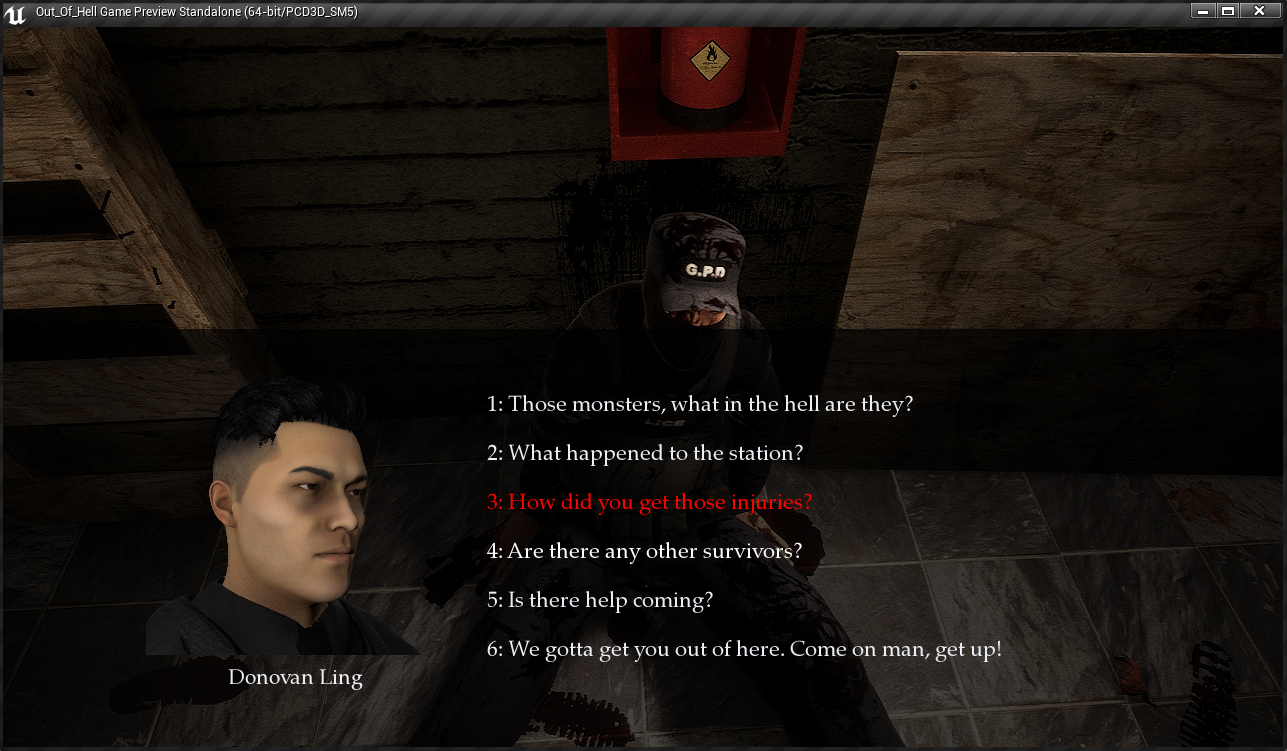Ask what in the hell those monsters are
Viewport: 1287px width, 751px height.
pos(700,405)
